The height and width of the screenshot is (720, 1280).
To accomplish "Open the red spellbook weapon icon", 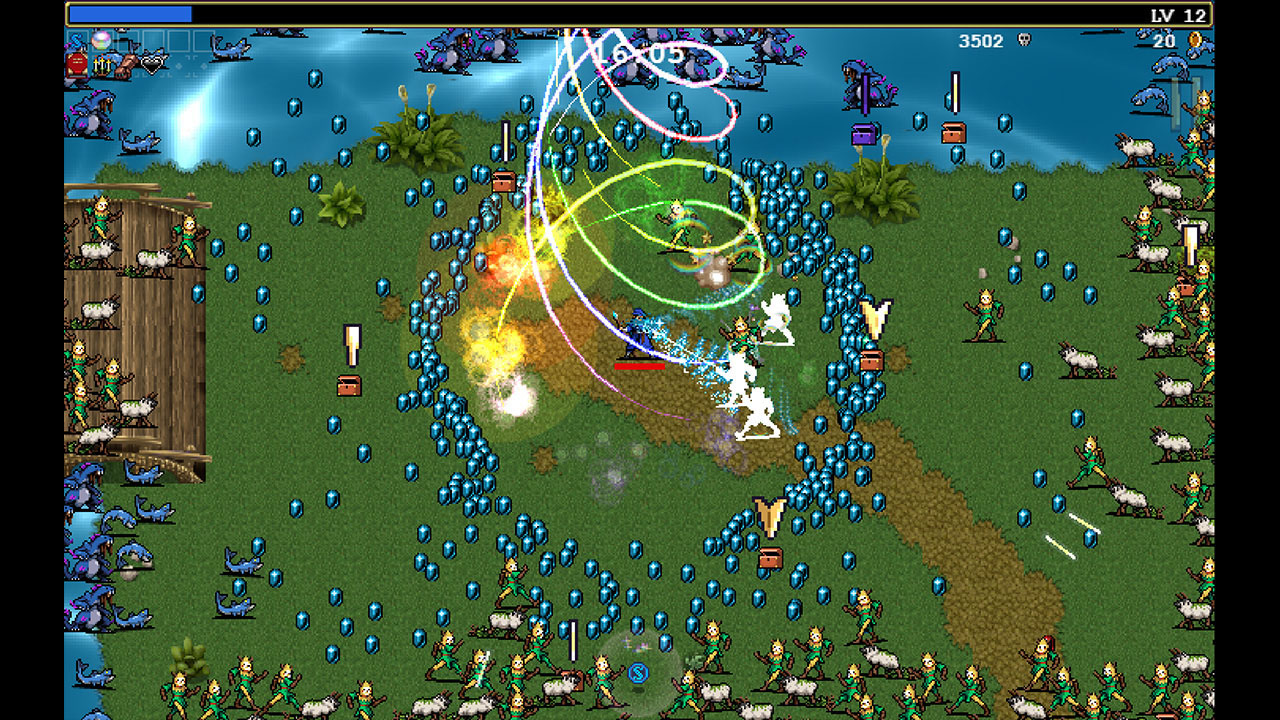I will tap(77, 62).
